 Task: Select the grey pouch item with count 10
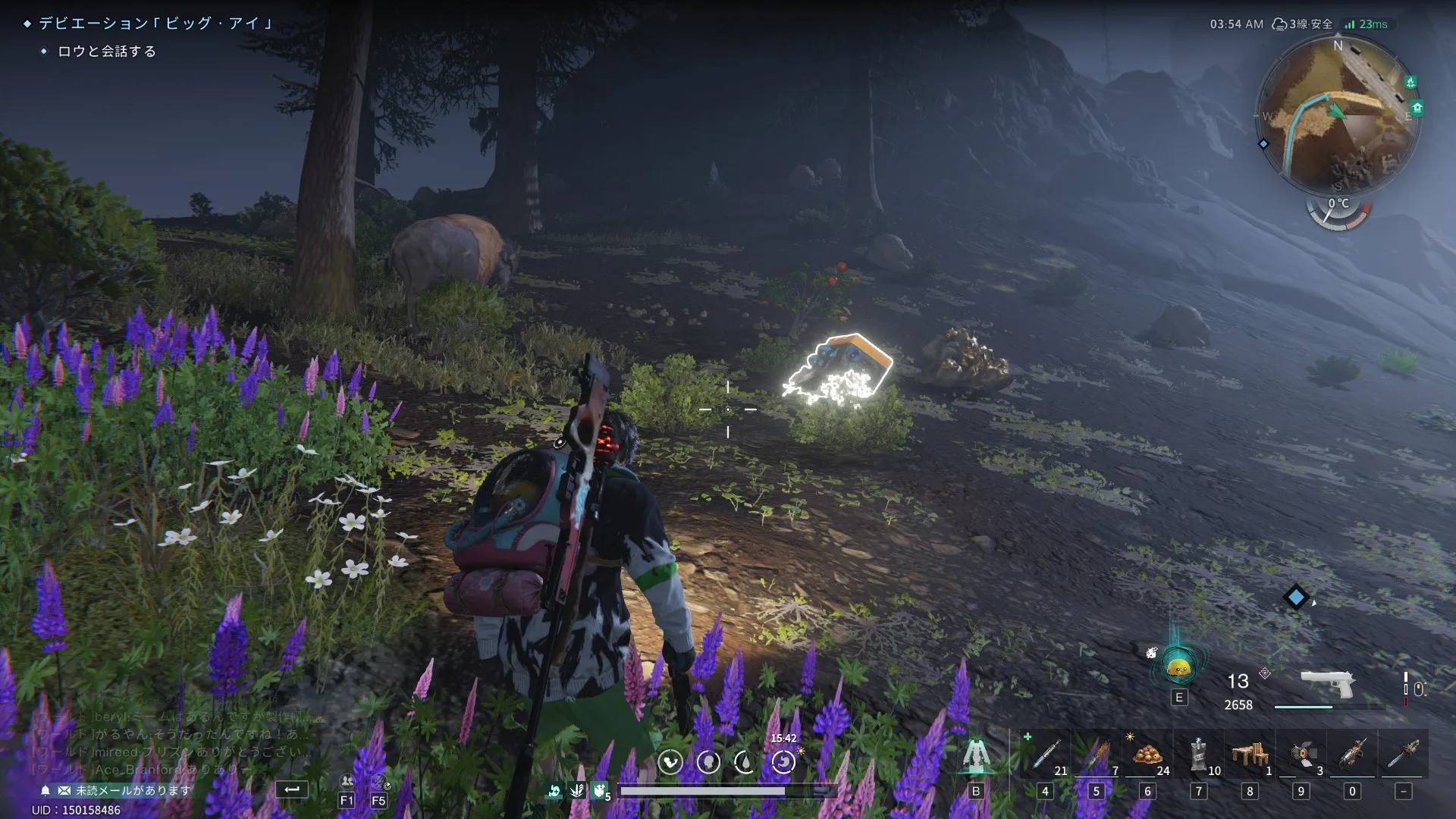(x=1198, y=755)
